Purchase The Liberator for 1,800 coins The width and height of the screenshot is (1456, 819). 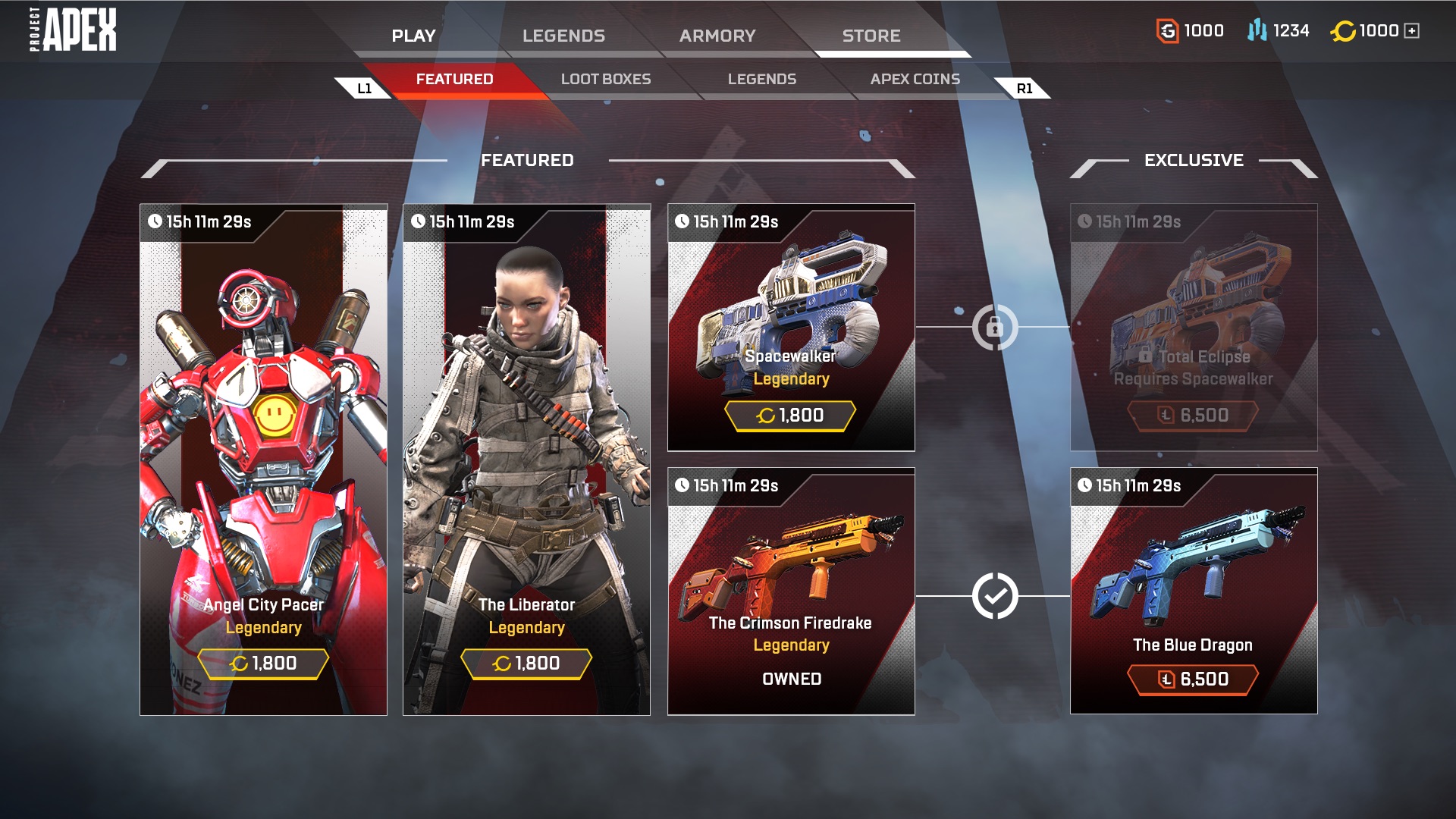526,664
